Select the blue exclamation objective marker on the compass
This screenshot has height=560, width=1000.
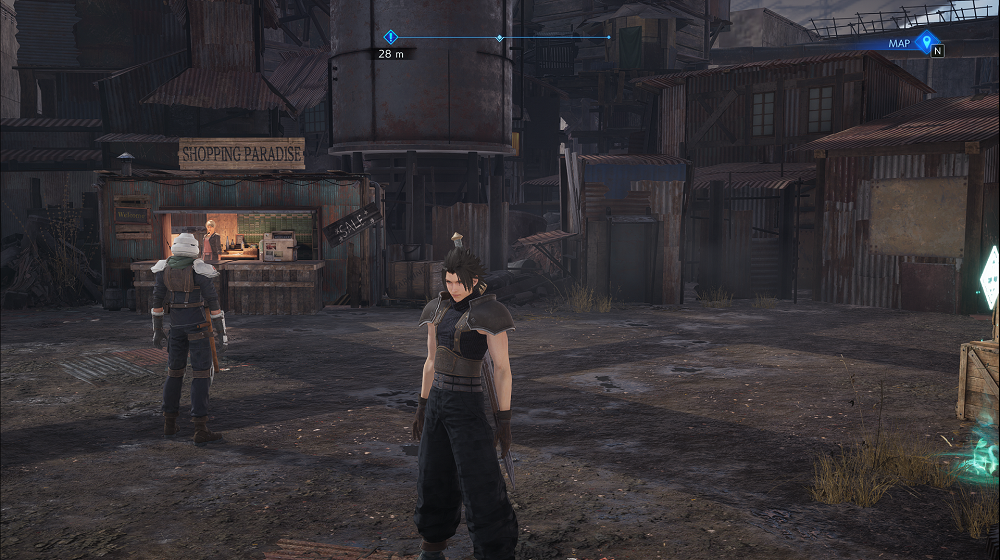point(391,37)
